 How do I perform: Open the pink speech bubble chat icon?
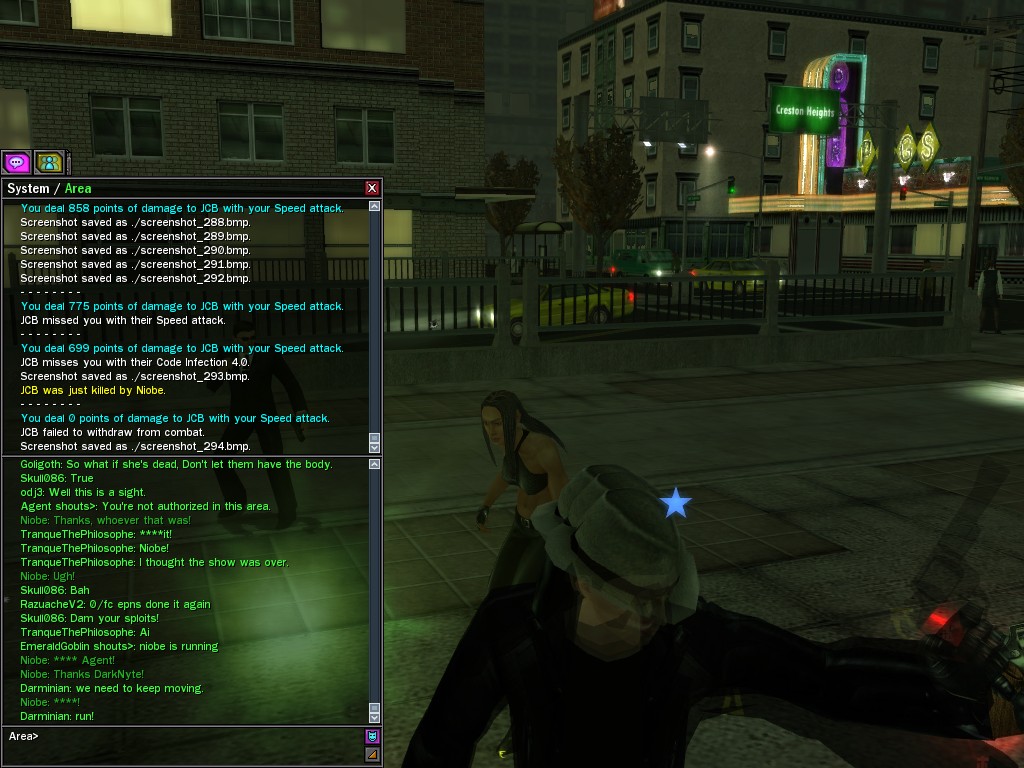tap(16, 162)
